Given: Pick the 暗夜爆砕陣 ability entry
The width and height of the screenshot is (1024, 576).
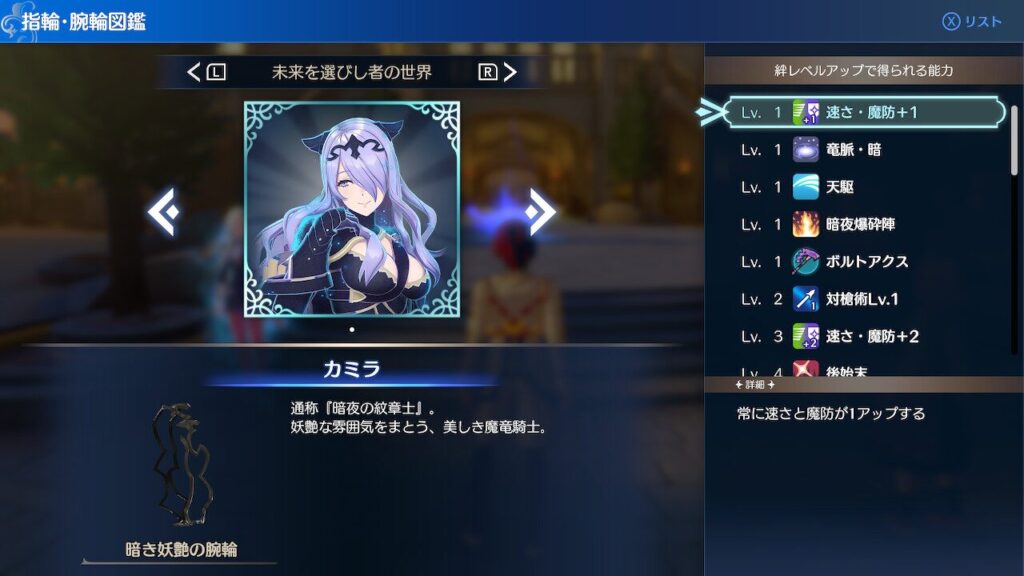Looking at the screenshot, I should coord(865,224).
